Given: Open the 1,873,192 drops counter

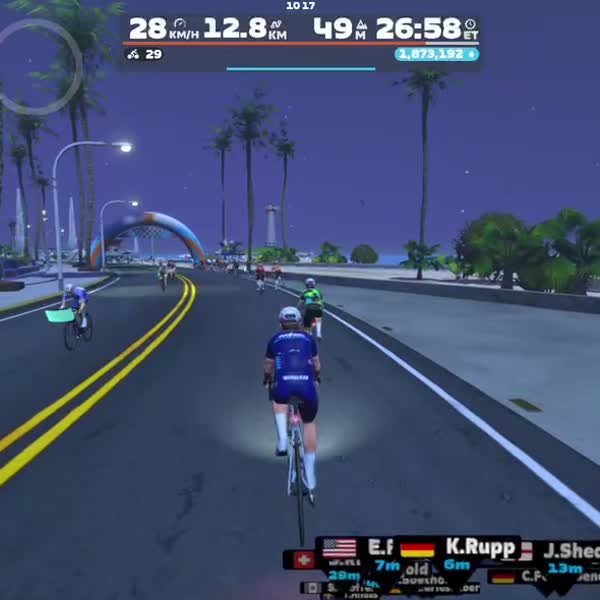Looking at the screenshot, I should (436, 54).
